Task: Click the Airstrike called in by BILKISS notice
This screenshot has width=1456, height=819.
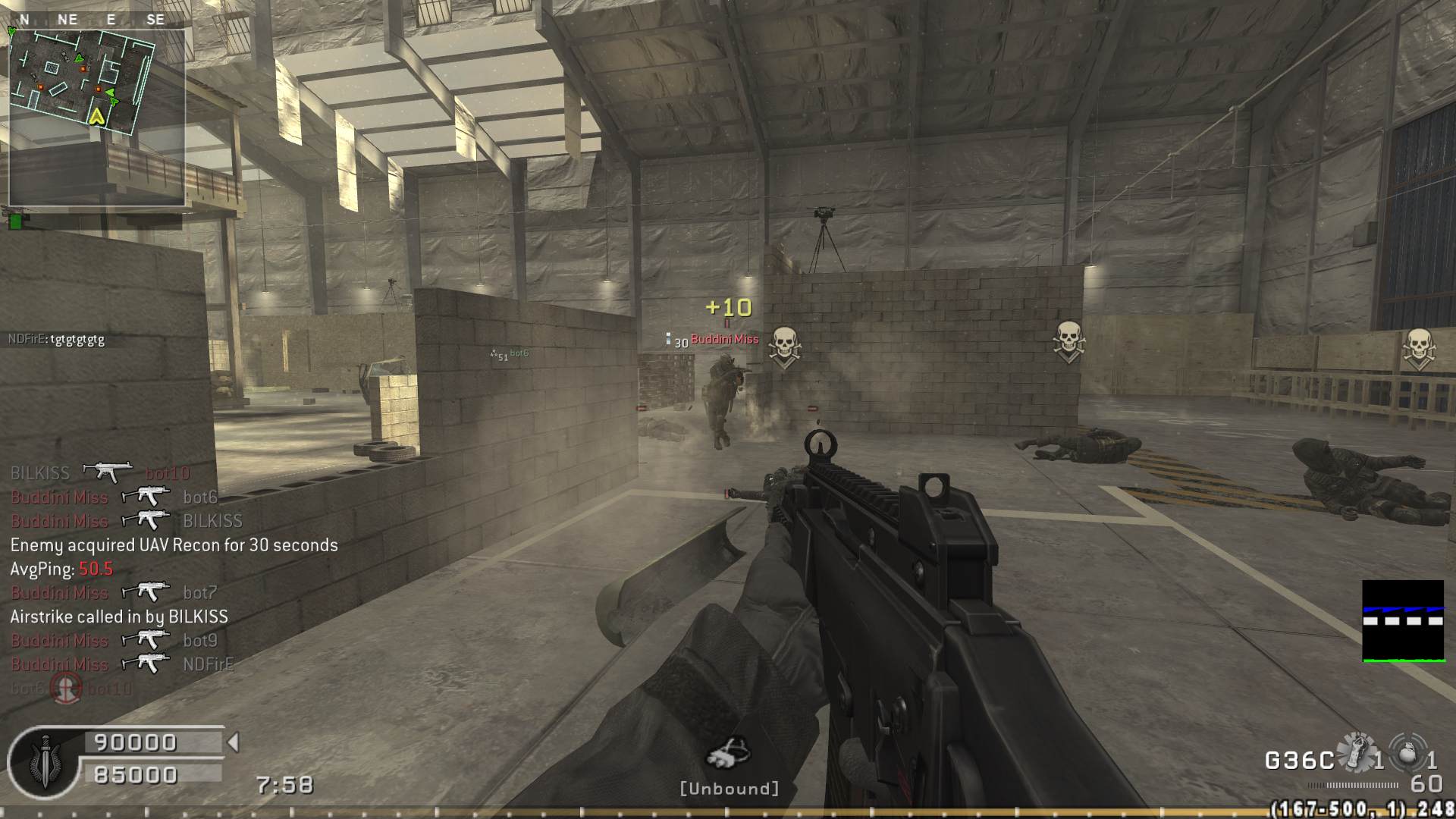Action: [119, 617]
